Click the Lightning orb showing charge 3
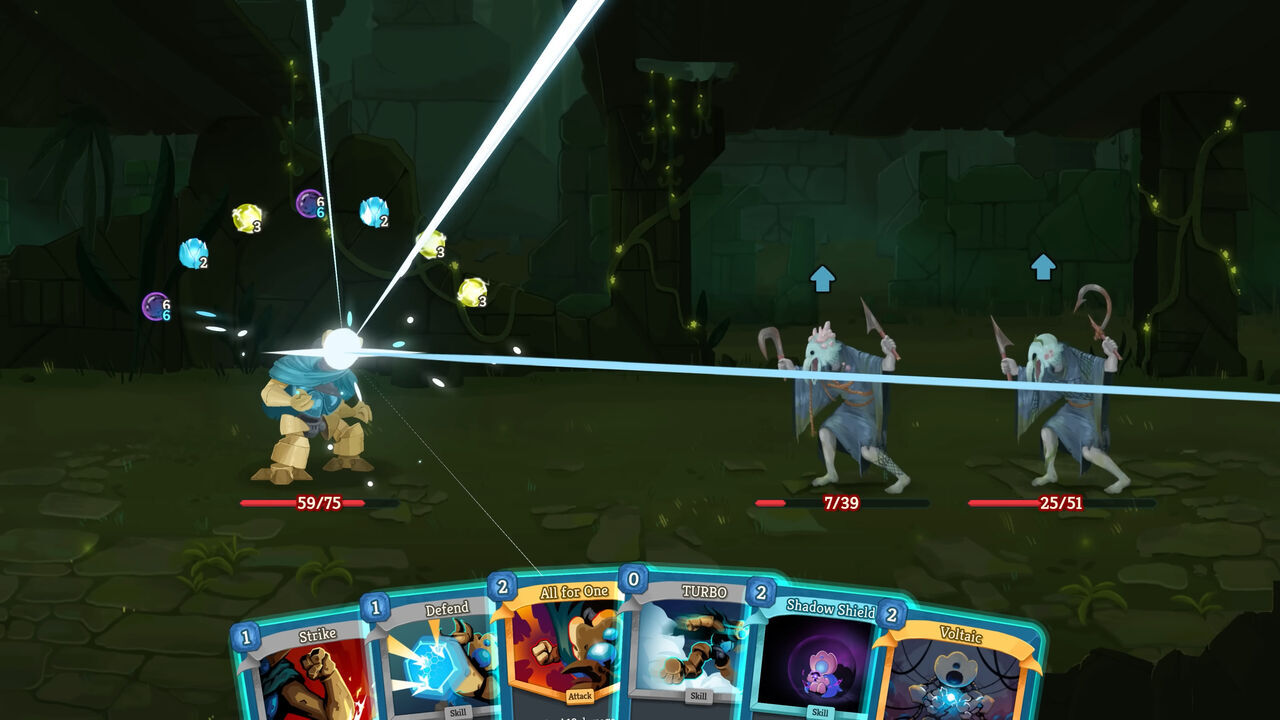Viewport: 1280px width, 720px height. click(248, 216)
